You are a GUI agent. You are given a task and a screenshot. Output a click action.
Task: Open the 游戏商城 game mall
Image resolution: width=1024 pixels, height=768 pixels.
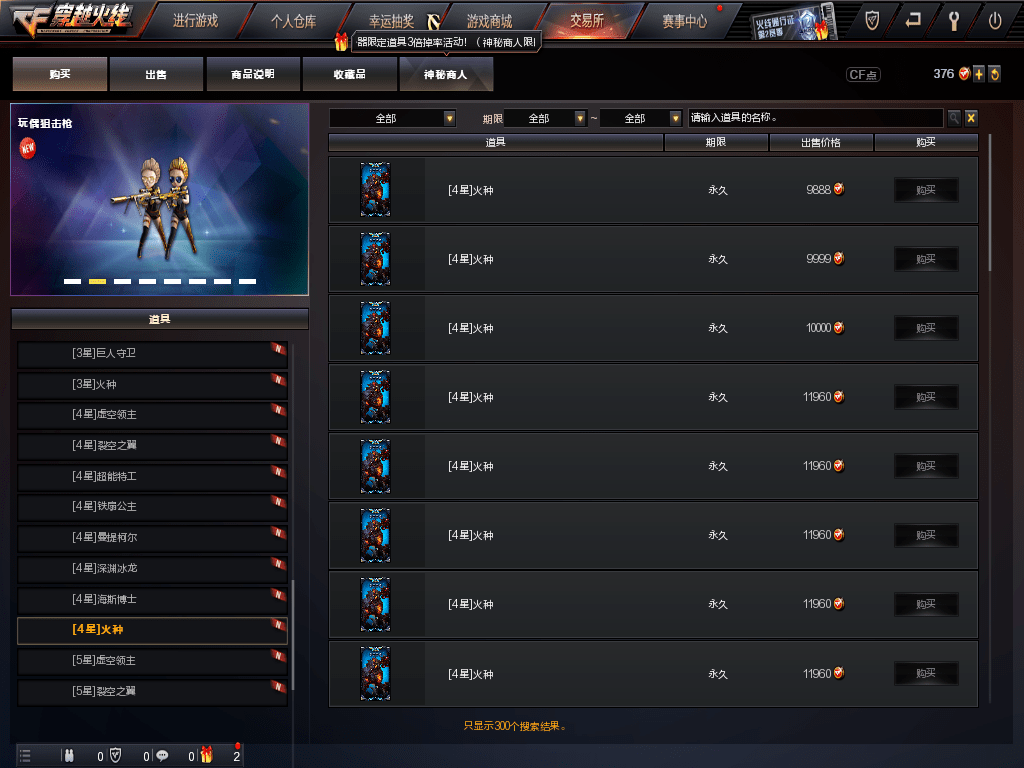pyautogui.click(x=489, y=20)
